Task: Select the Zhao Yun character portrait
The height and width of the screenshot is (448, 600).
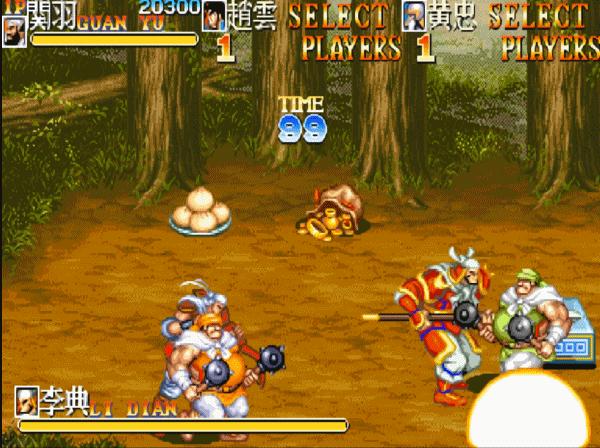Action: pos(214,16)
